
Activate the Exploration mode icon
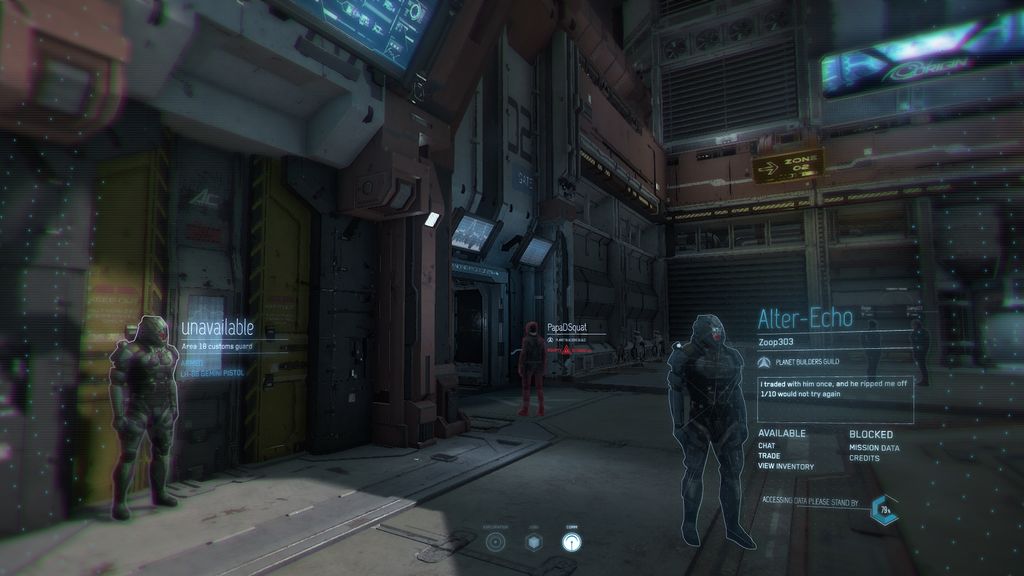point(495,542)
